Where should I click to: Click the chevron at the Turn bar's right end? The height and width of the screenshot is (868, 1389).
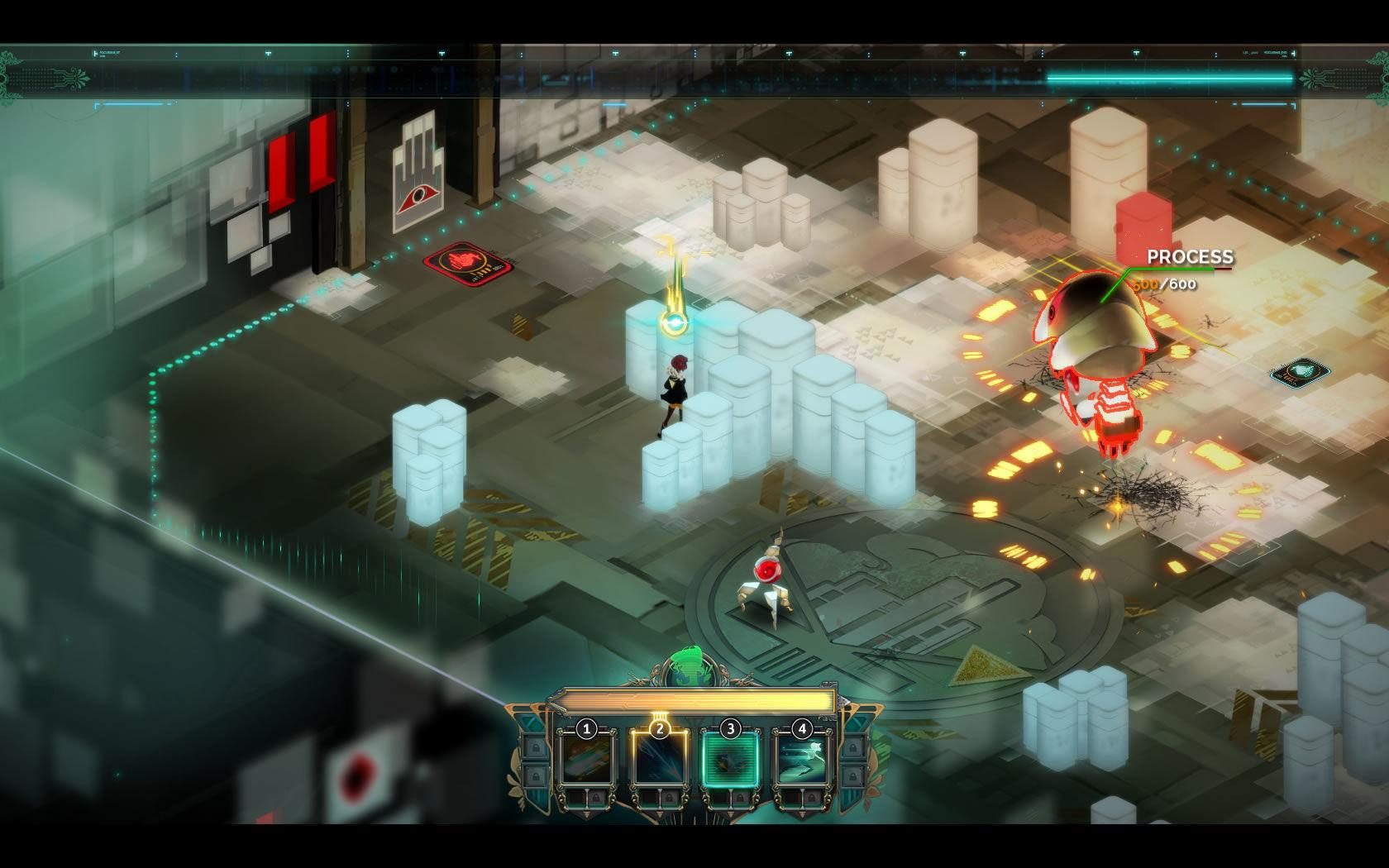pos(844,703)
